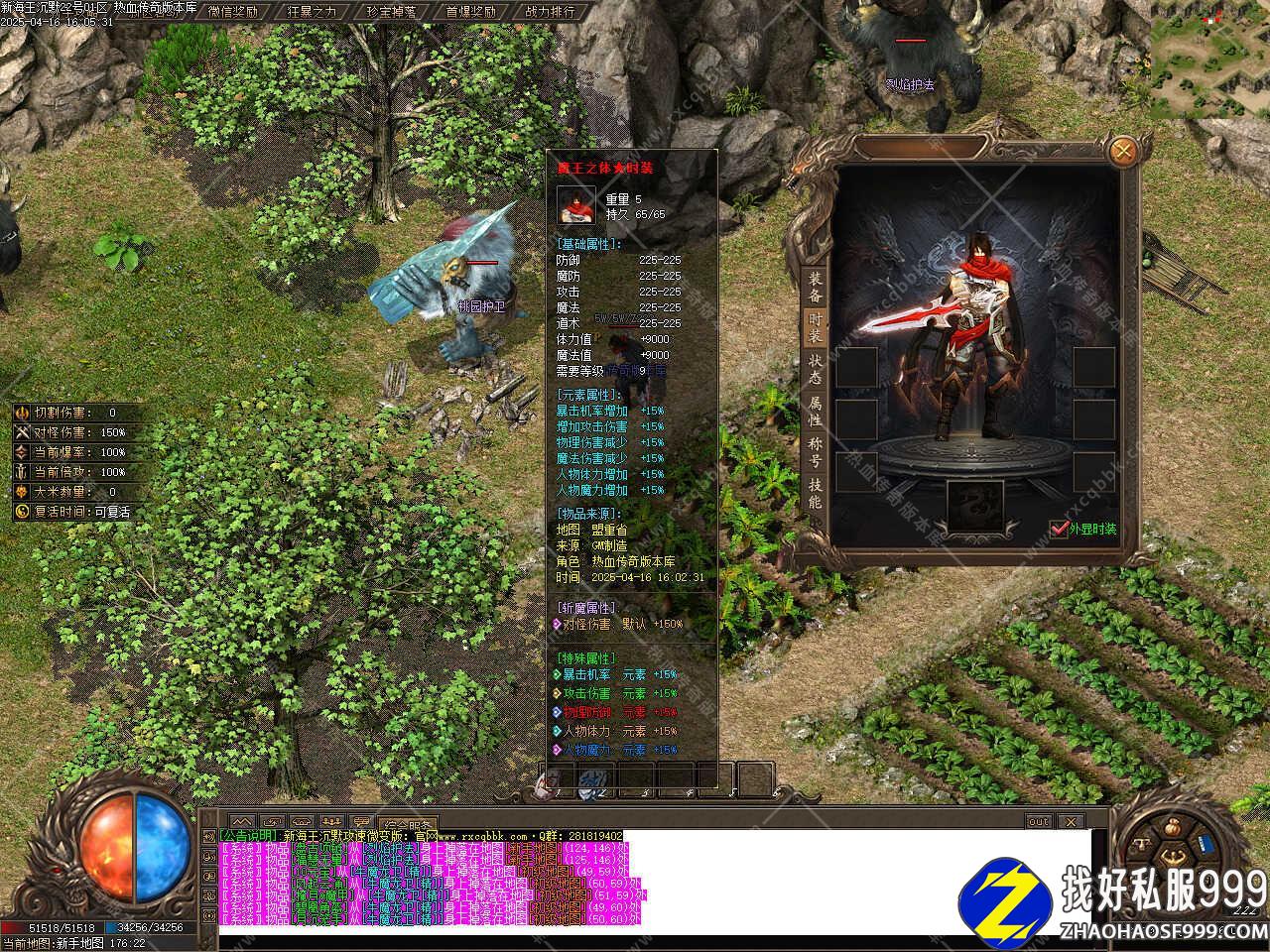The height and width of the screenshot is (952, 1270).
Task: Open the 状态 status tab
Action: click(814, 369)
